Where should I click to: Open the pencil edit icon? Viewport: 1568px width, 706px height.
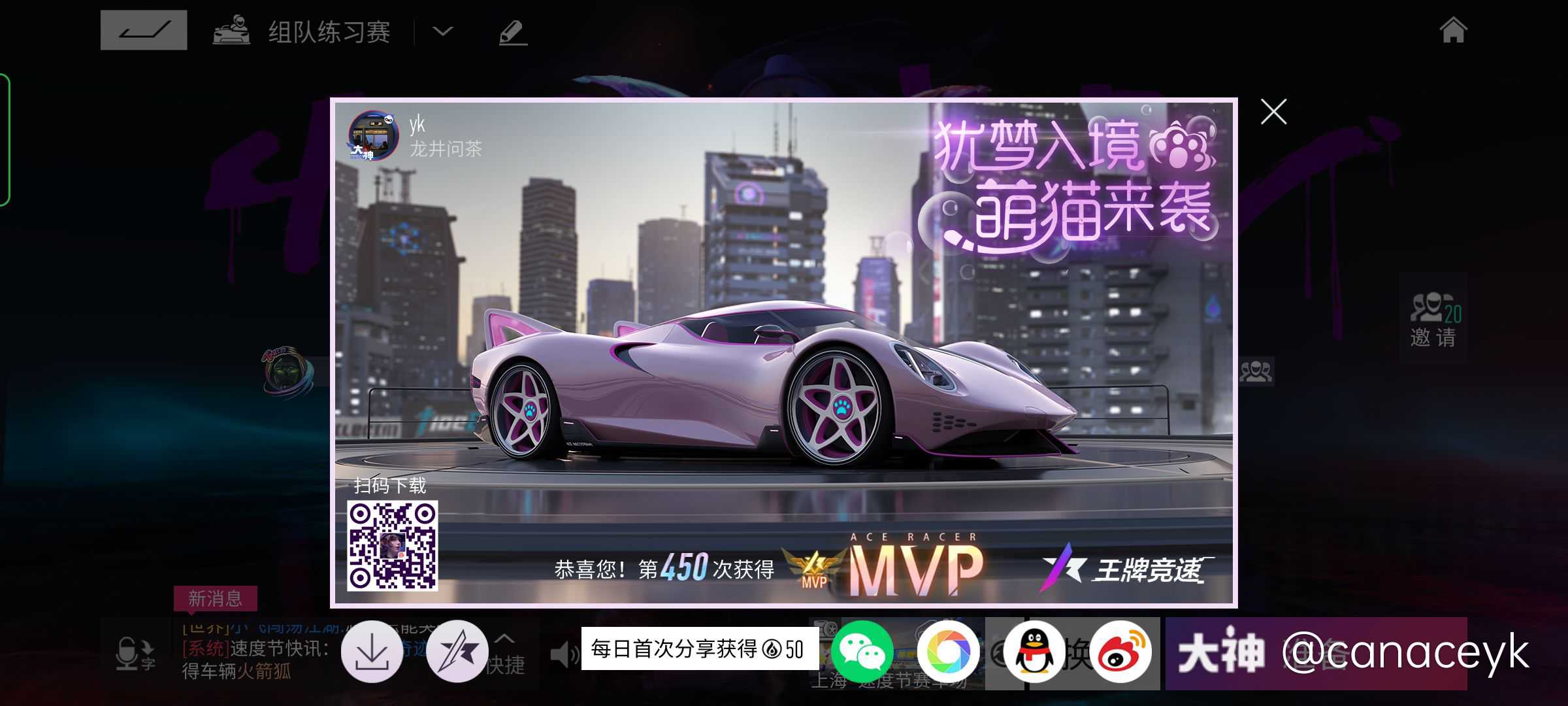[x=512, y=31]
